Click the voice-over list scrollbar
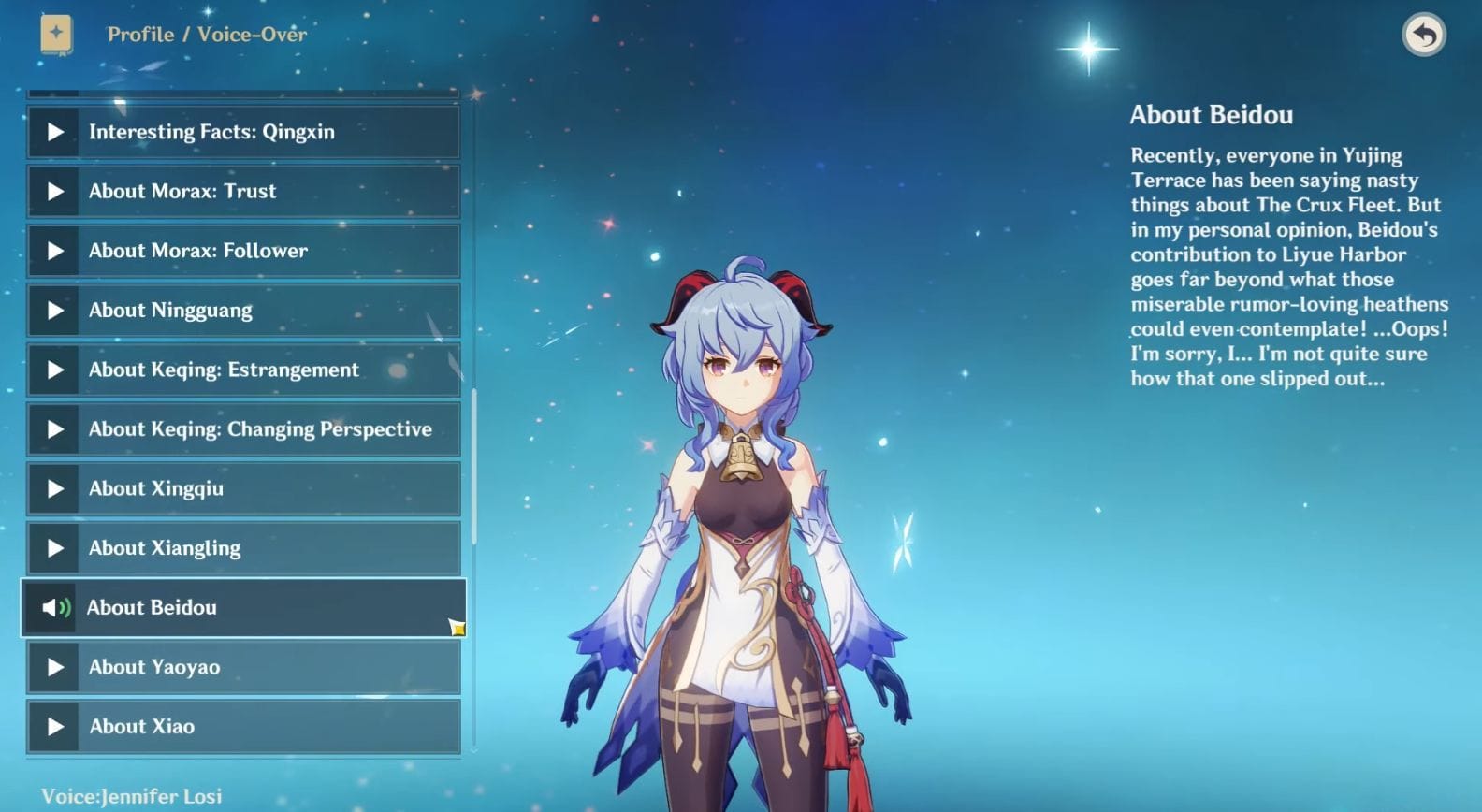The height and width of the screenshot is (812, 1482). (474, 466)
